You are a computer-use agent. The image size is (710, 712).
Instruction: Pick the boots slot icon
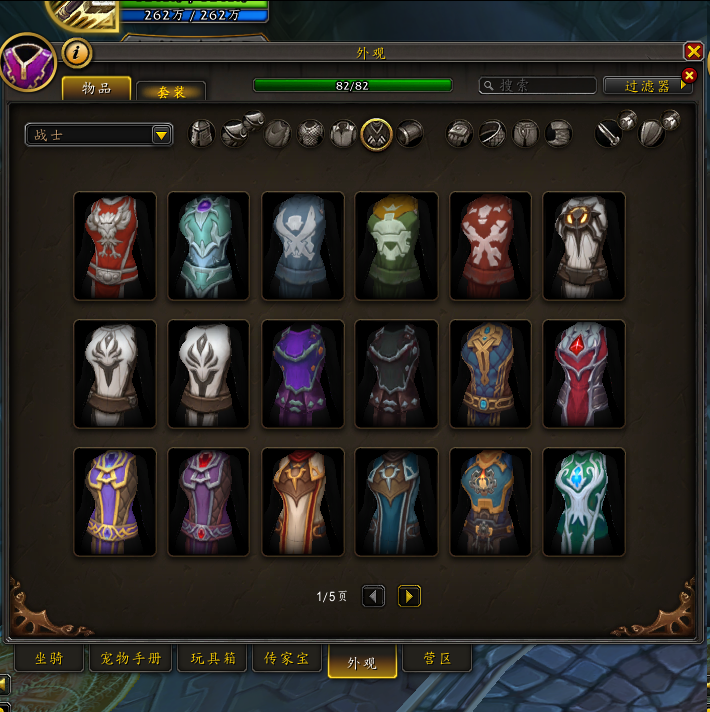(x=559, y=133)
